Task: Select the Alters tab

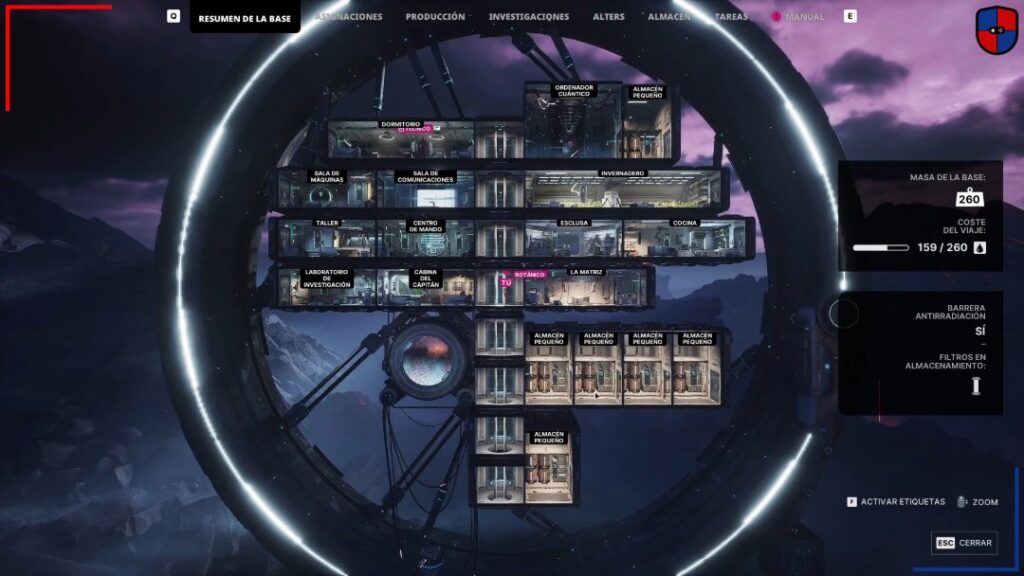Action: [x=609, y=17]
